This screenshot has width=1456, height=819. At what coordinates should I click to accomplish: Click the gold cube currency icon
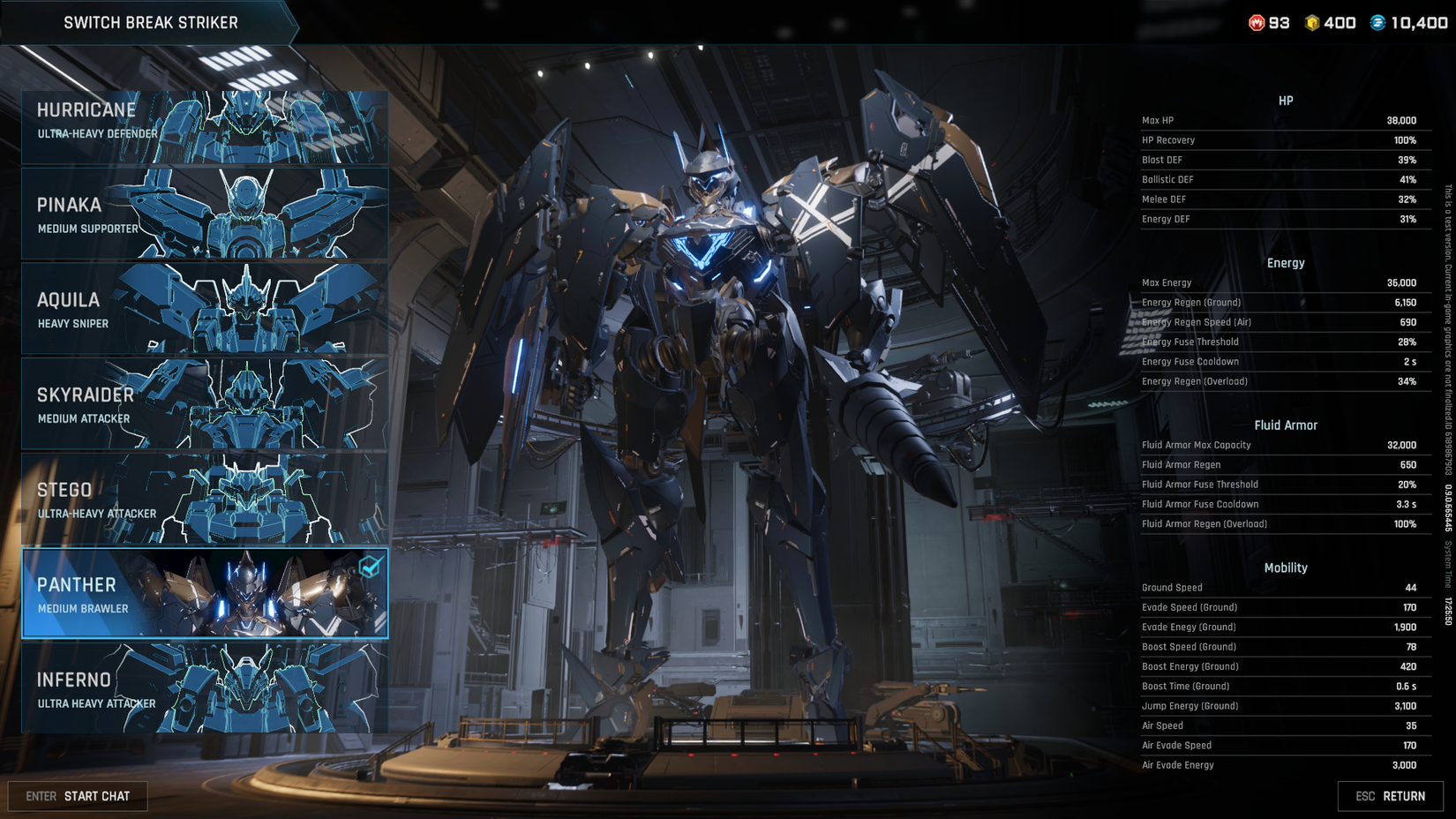tap(1313, 23)
